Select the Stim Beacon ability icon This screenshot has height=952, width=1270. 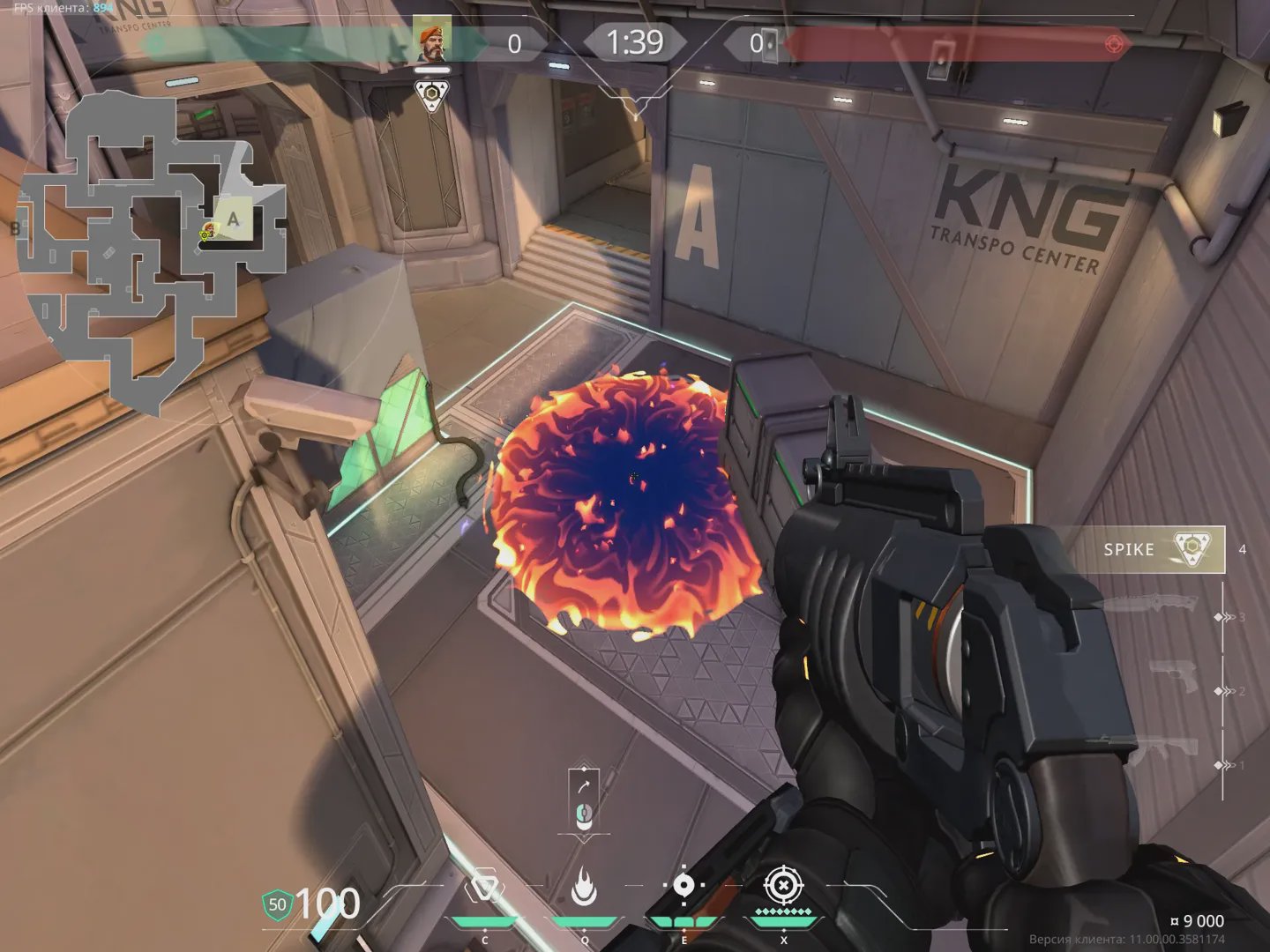484,888
